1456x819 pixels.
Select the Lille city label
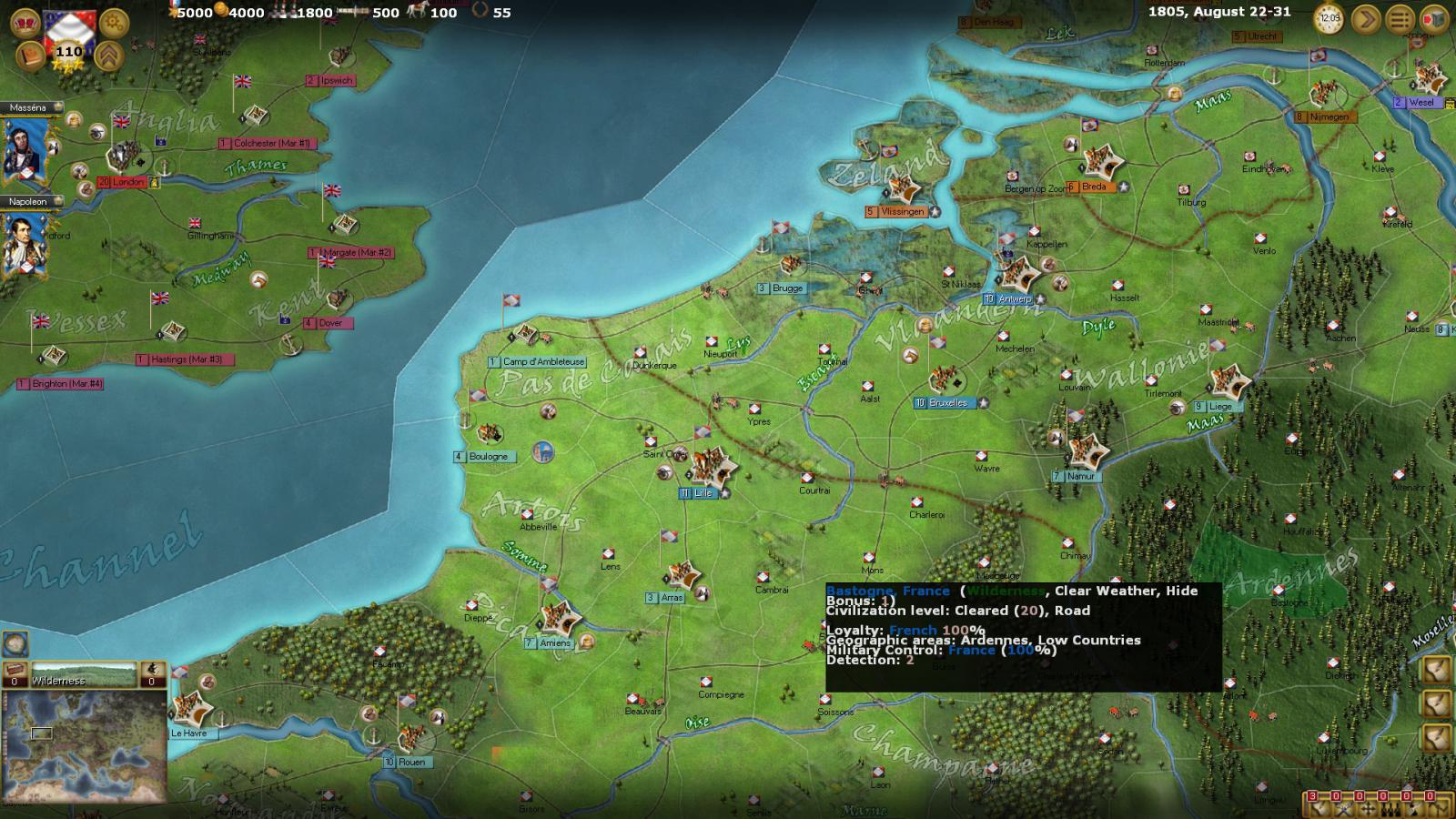coord(703,493)
